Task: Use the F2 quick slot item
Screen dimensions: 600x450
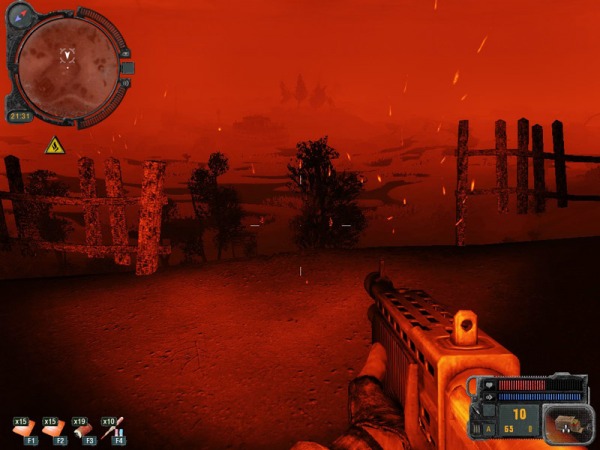Action: (x=54, y=430)
